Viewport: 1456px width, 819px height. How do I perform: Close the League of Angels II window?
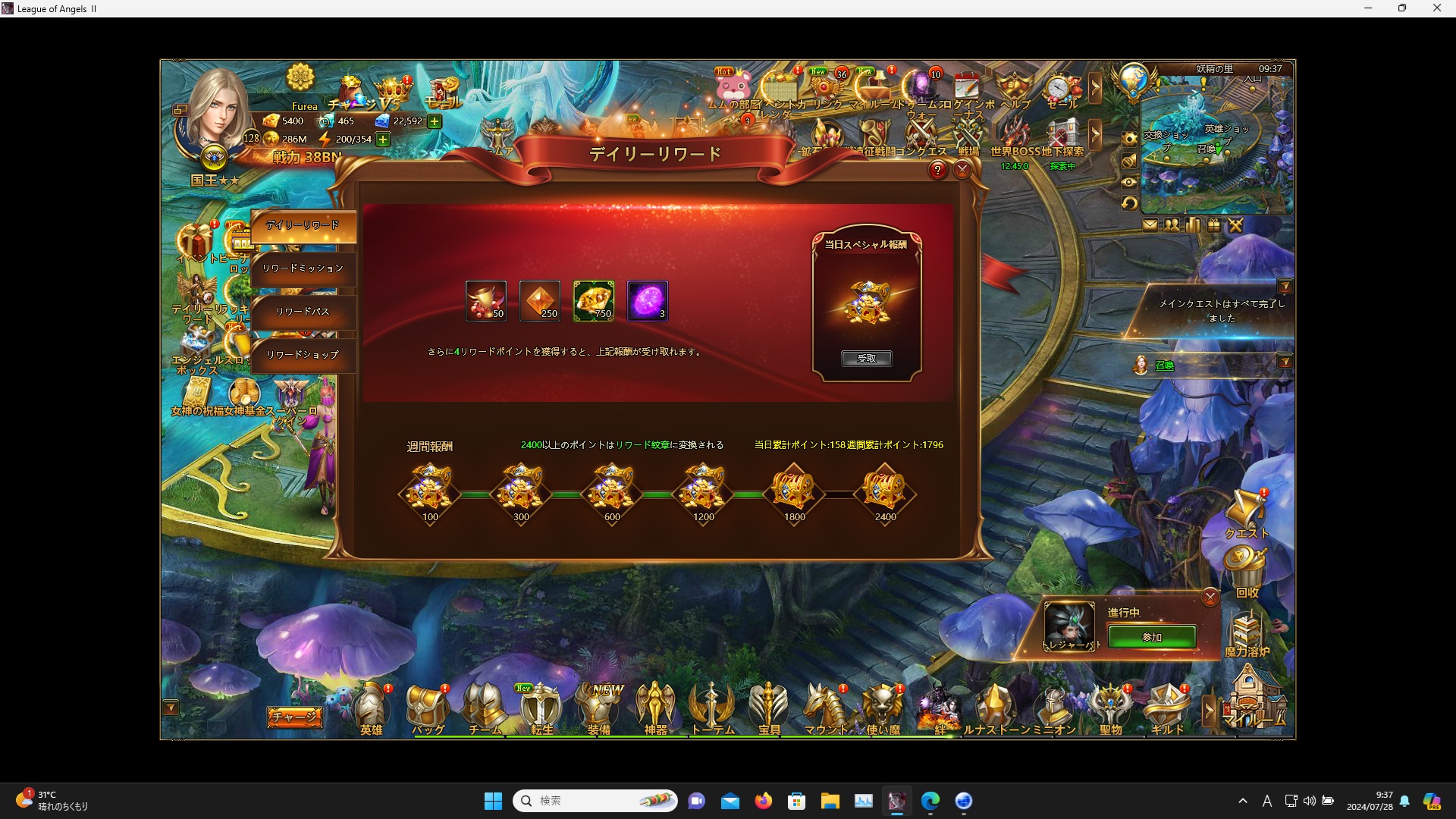tap(1436, 8)
